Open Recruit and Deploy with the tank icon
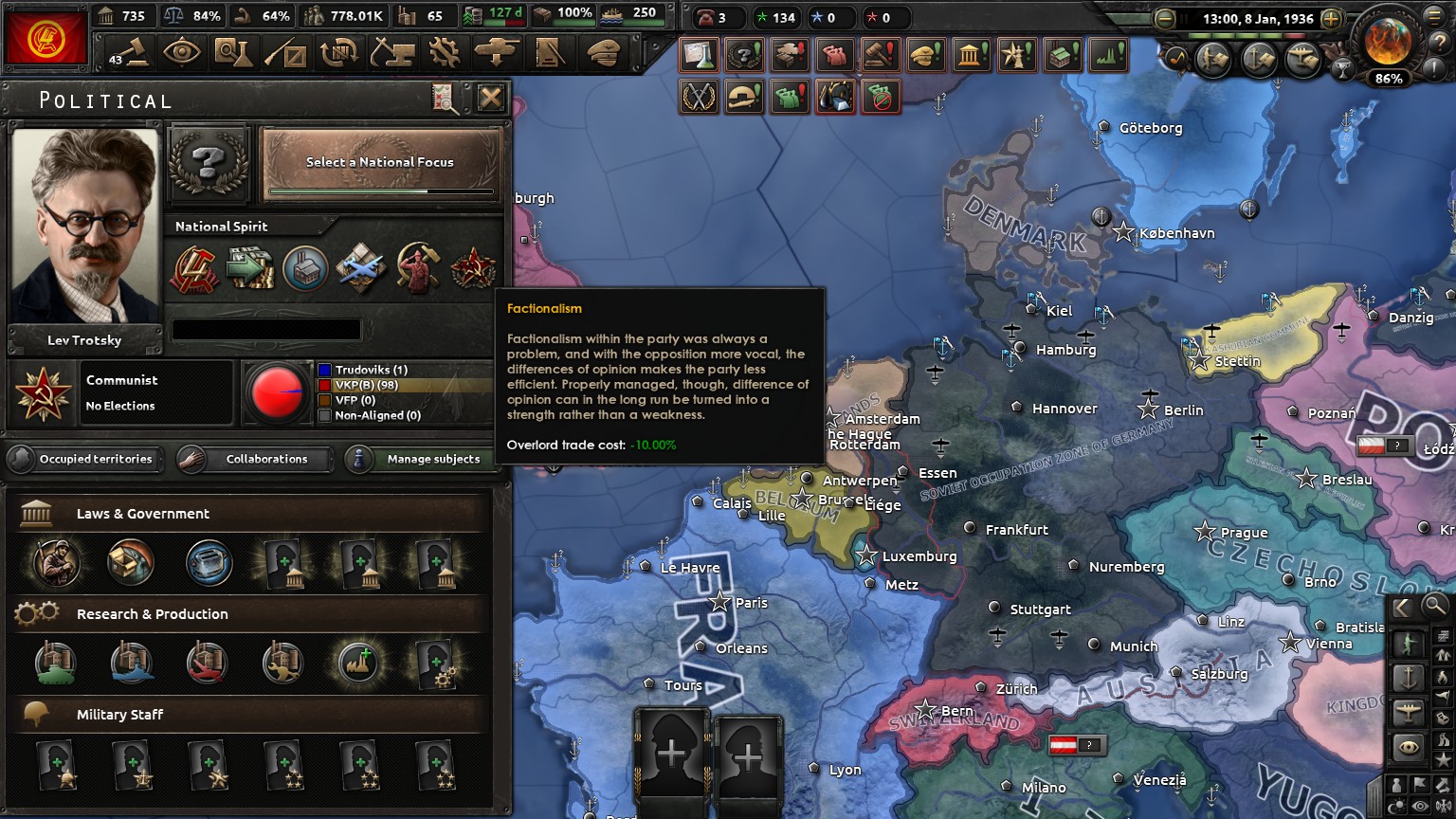Screen dimensions: 1456x819 pyautogui.click(x=498, y=52)
